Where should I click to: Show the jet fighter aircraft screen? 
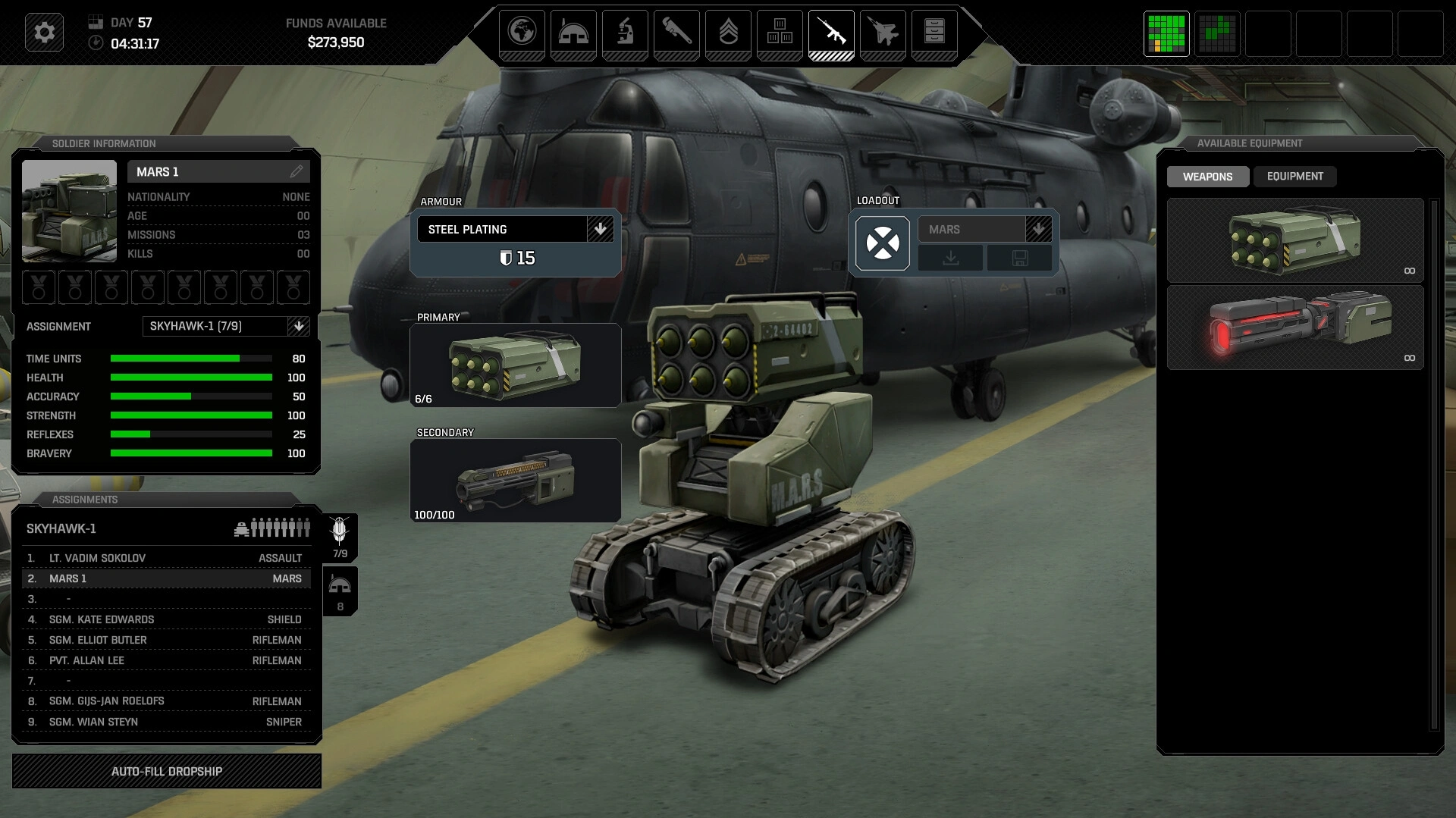[883, 33]
